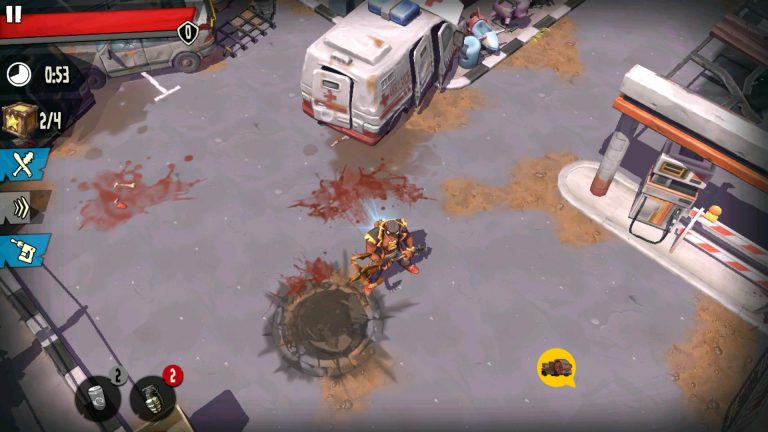
Task: Tap the yellow truck objective marker
Action: 556,367
